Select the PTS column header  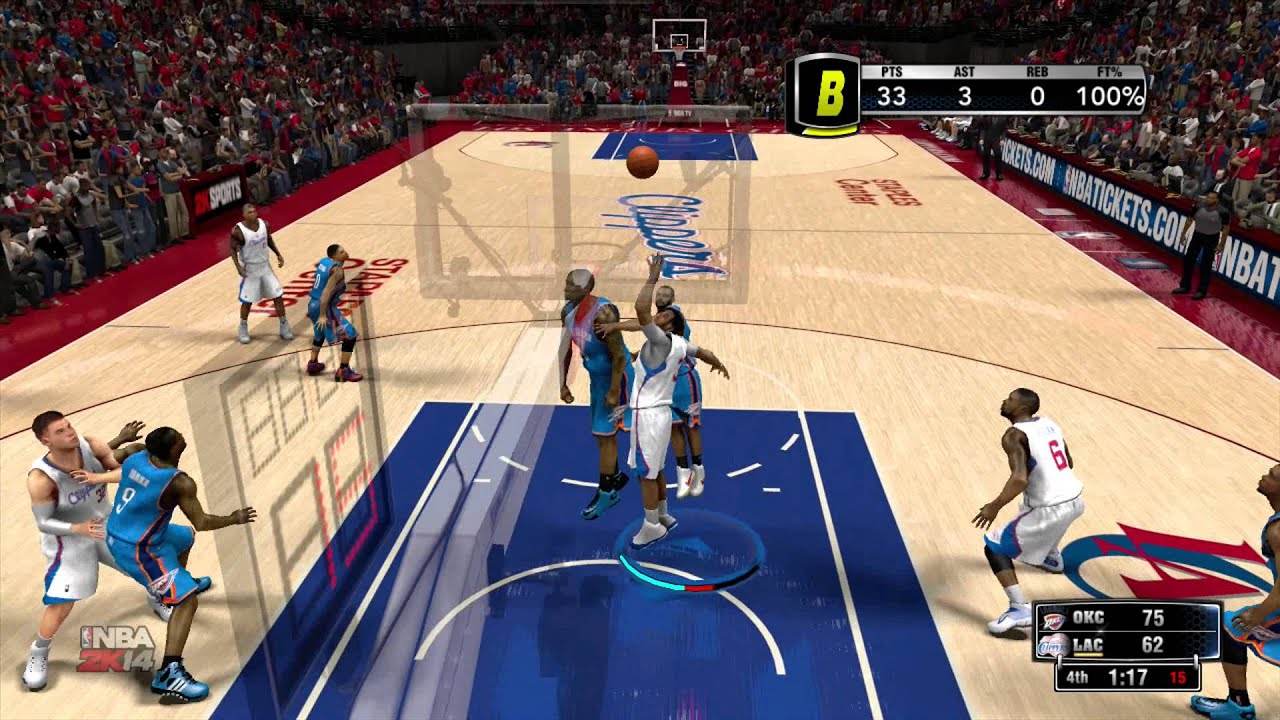tap(891, 72)
